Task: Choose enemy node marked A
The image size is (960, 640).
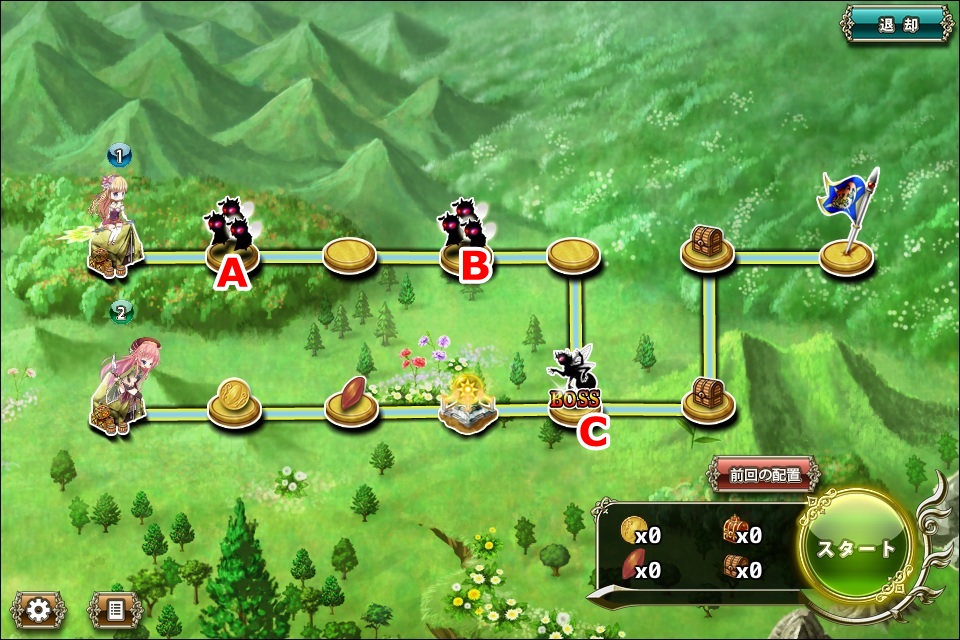Action: pos(233,236)
